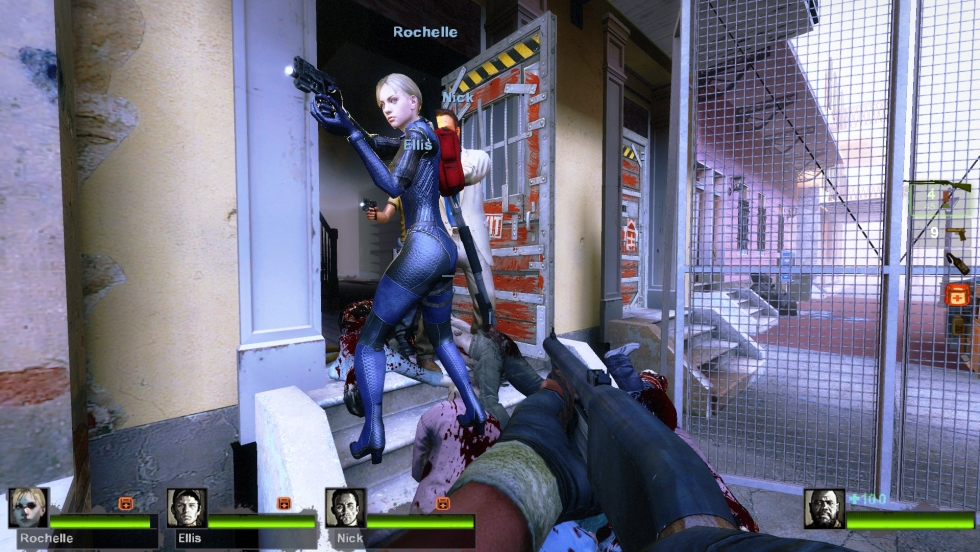Equip the molotov bottle from inventory
The width and height of the screenshot is (980, 552).
click(957, 262)
